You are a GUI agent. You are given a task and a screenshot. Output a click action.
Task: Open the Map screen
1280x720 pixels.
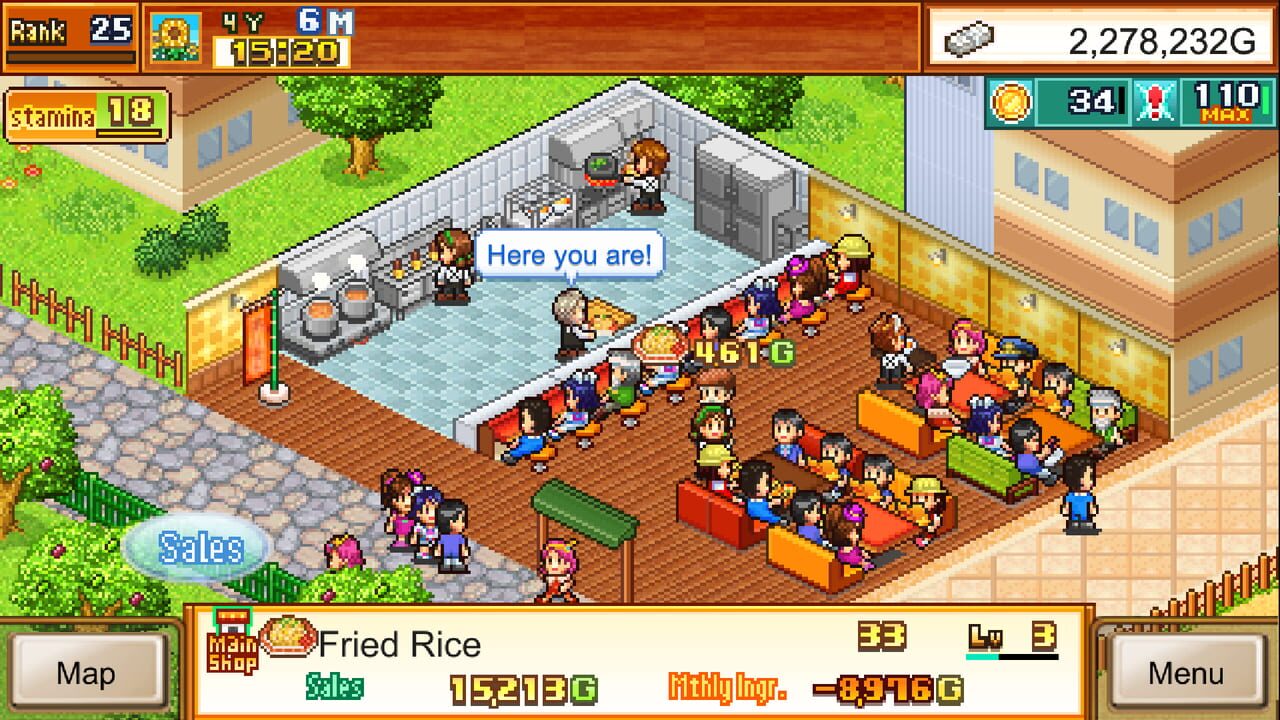tap(87, 674)
